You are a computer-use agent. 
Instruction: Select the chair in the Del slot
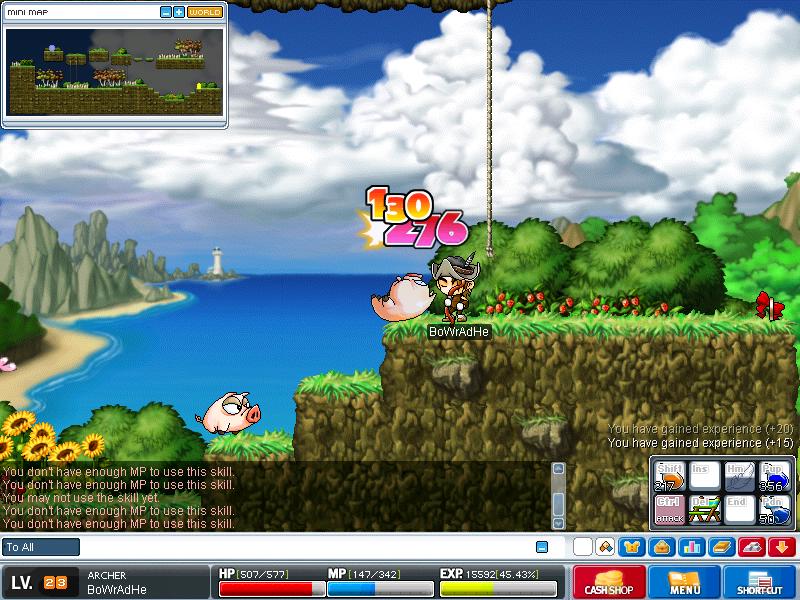pyautogui.click(x=705, y=509)
